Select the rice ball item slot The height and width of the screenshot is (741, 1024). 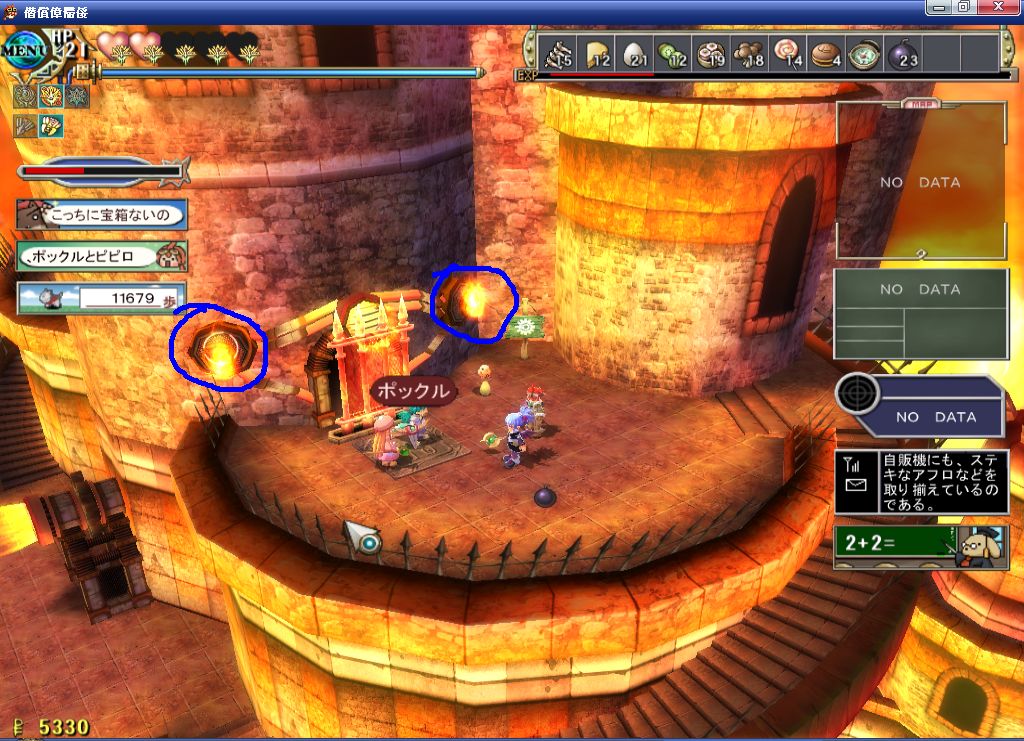639,54
